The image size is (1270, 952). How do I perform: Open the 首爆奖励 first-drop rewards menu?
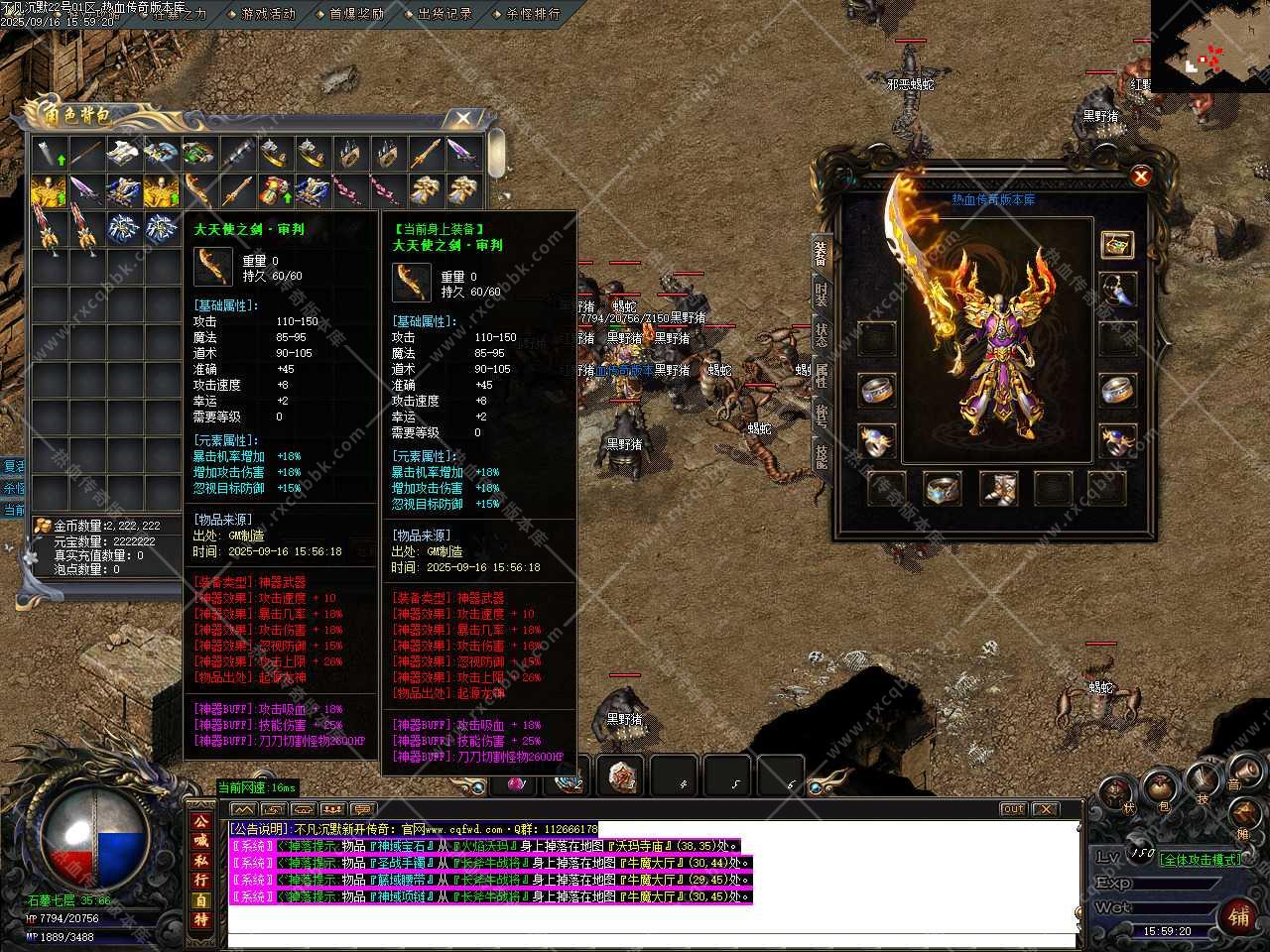(356, 14)
